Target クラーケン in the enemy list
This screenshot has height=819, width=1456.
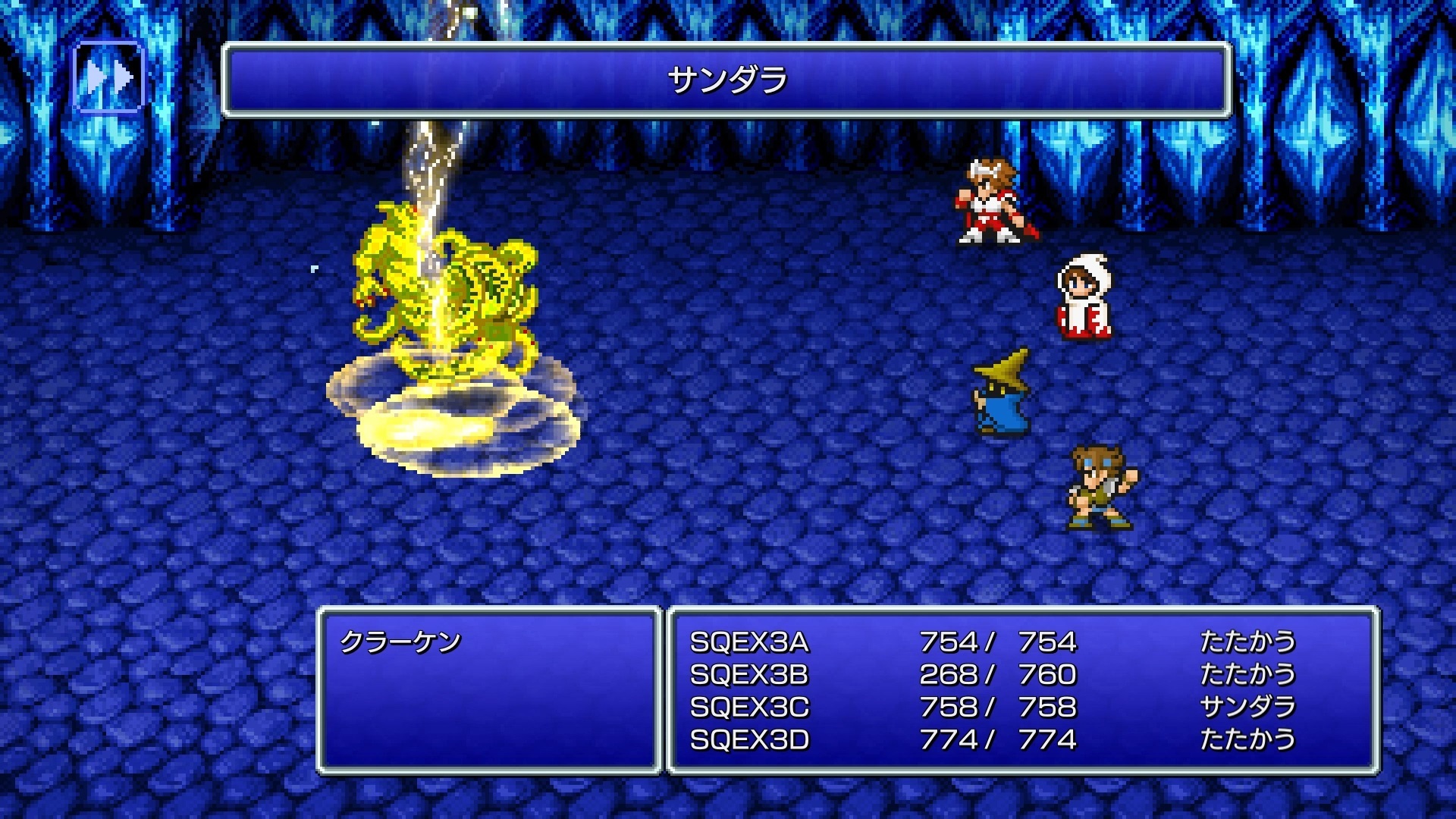pos(400,642)
